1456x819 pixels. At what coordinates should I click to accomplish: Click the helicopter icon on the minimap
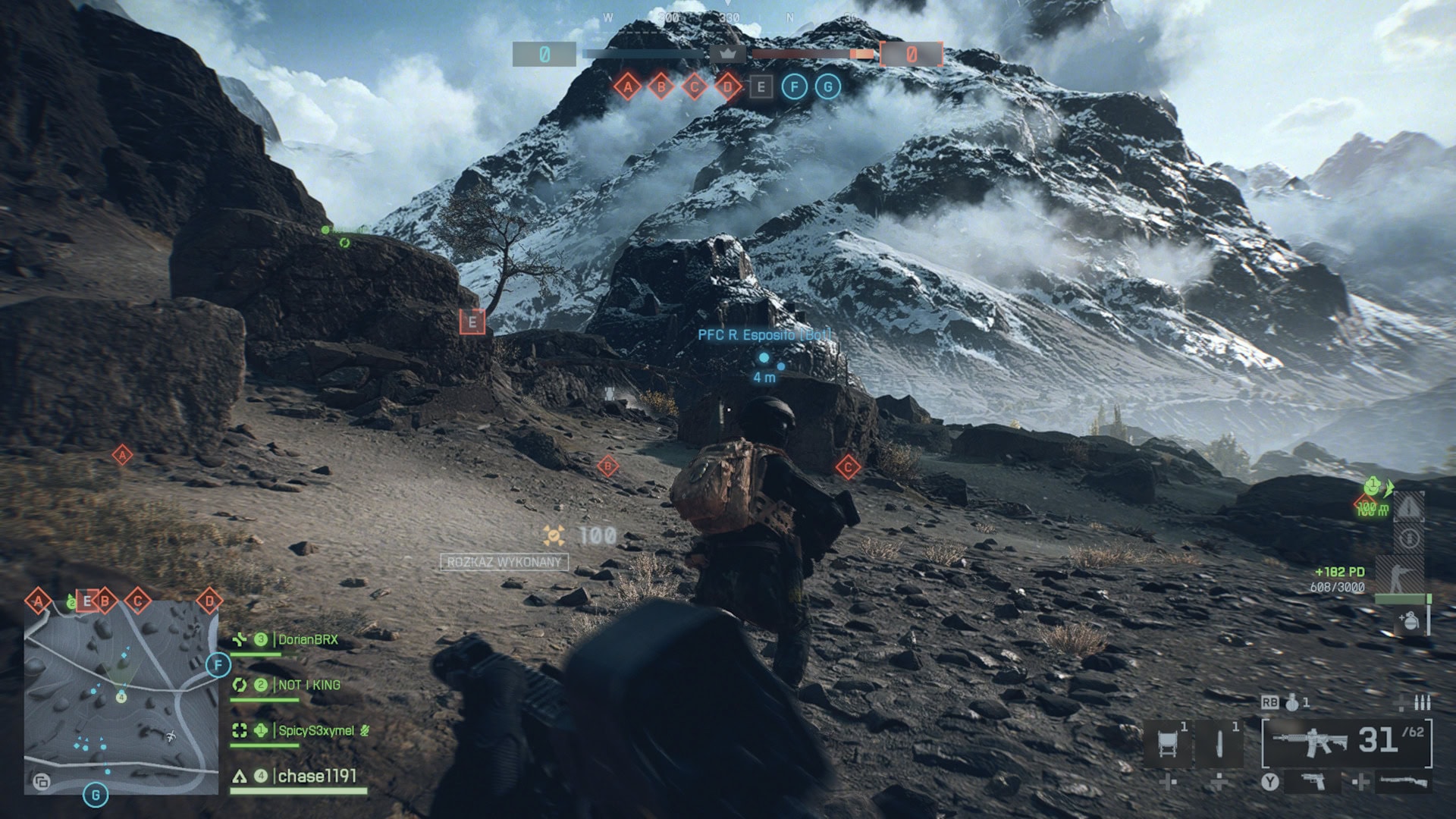171,736
